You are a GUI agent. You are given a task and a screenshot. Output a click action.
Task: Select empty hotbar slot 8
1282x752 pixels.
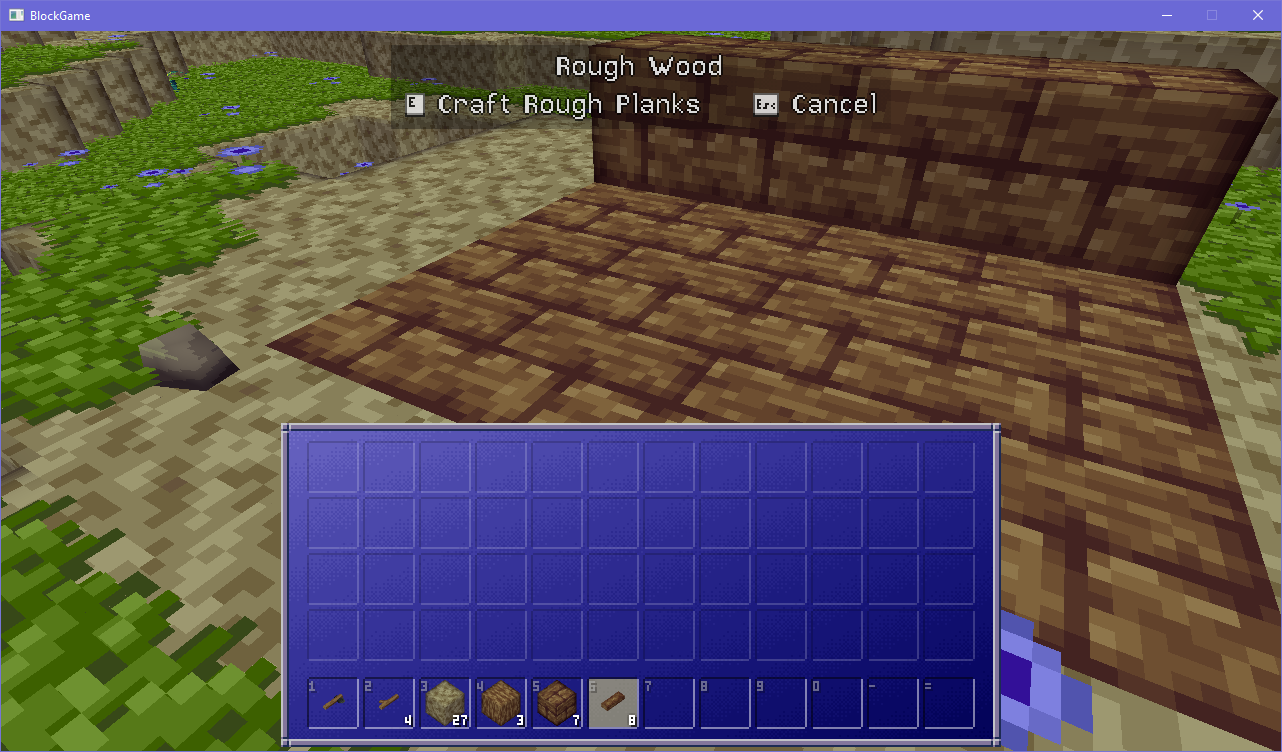tap(724, 703)
